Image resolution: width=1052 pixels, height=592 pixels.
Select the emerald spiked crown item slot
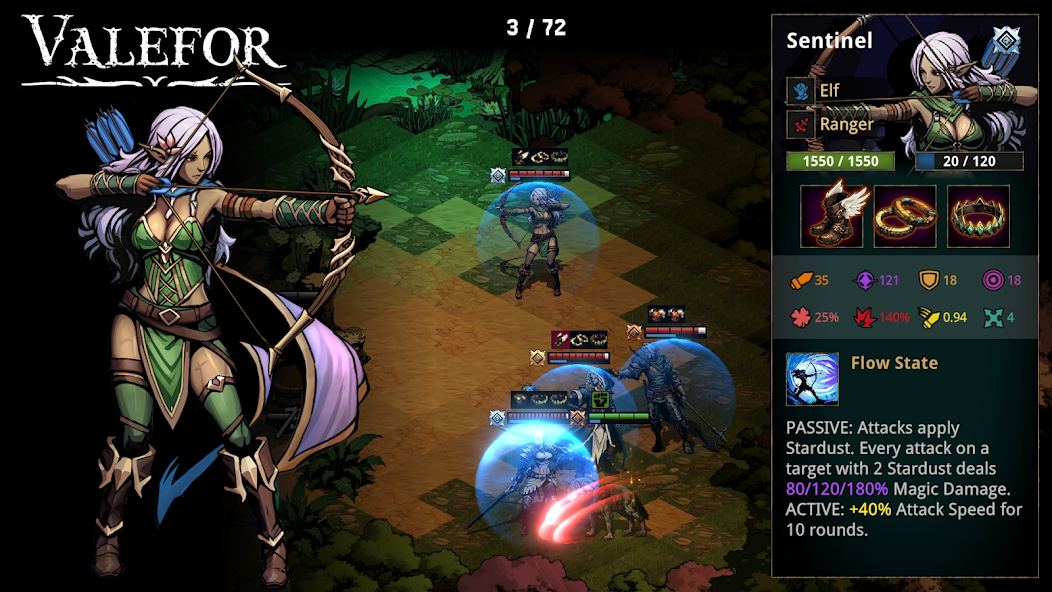(978, 216)
